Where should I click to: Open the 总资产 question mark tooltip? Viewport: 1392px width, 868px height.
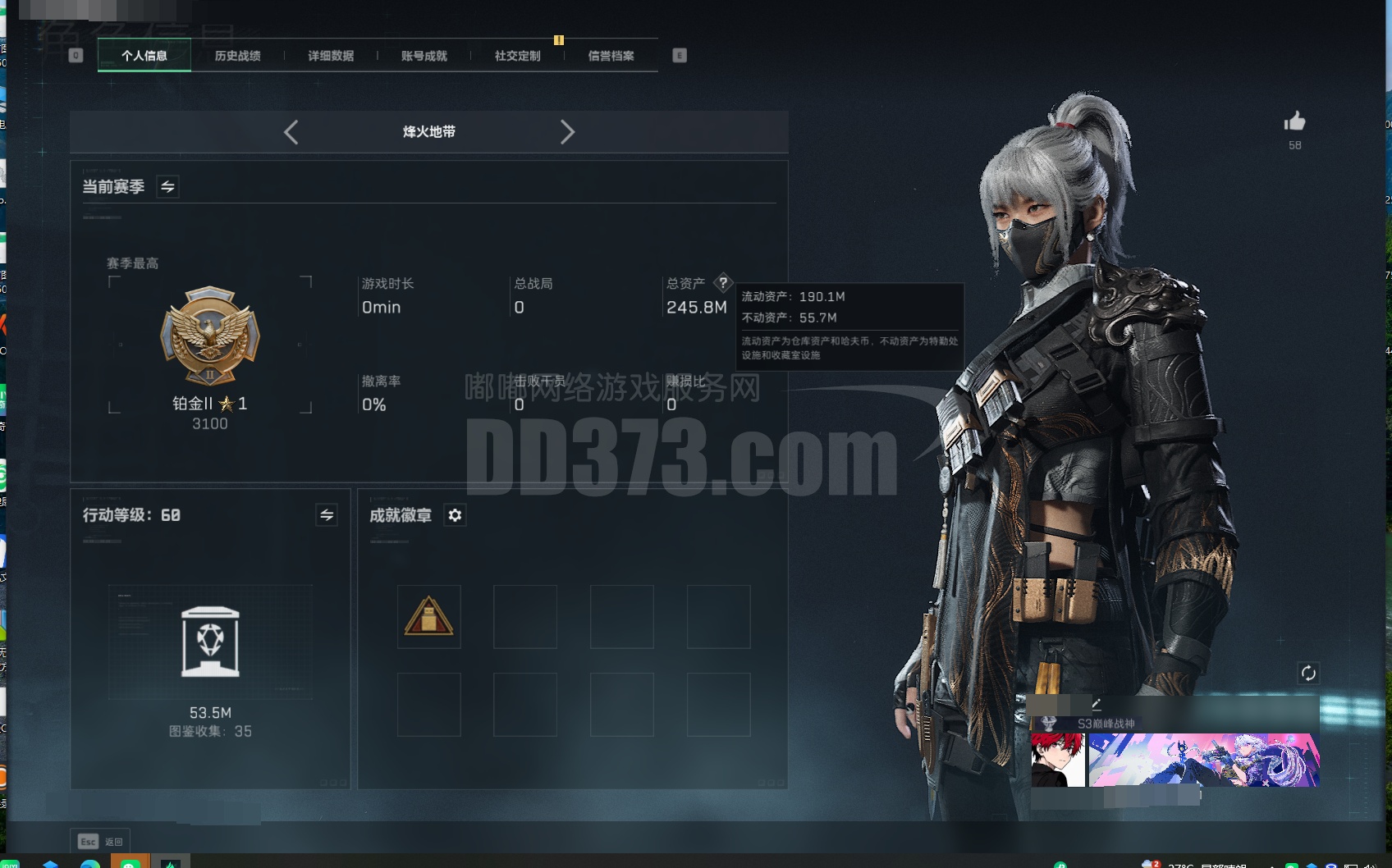(722, 284)
